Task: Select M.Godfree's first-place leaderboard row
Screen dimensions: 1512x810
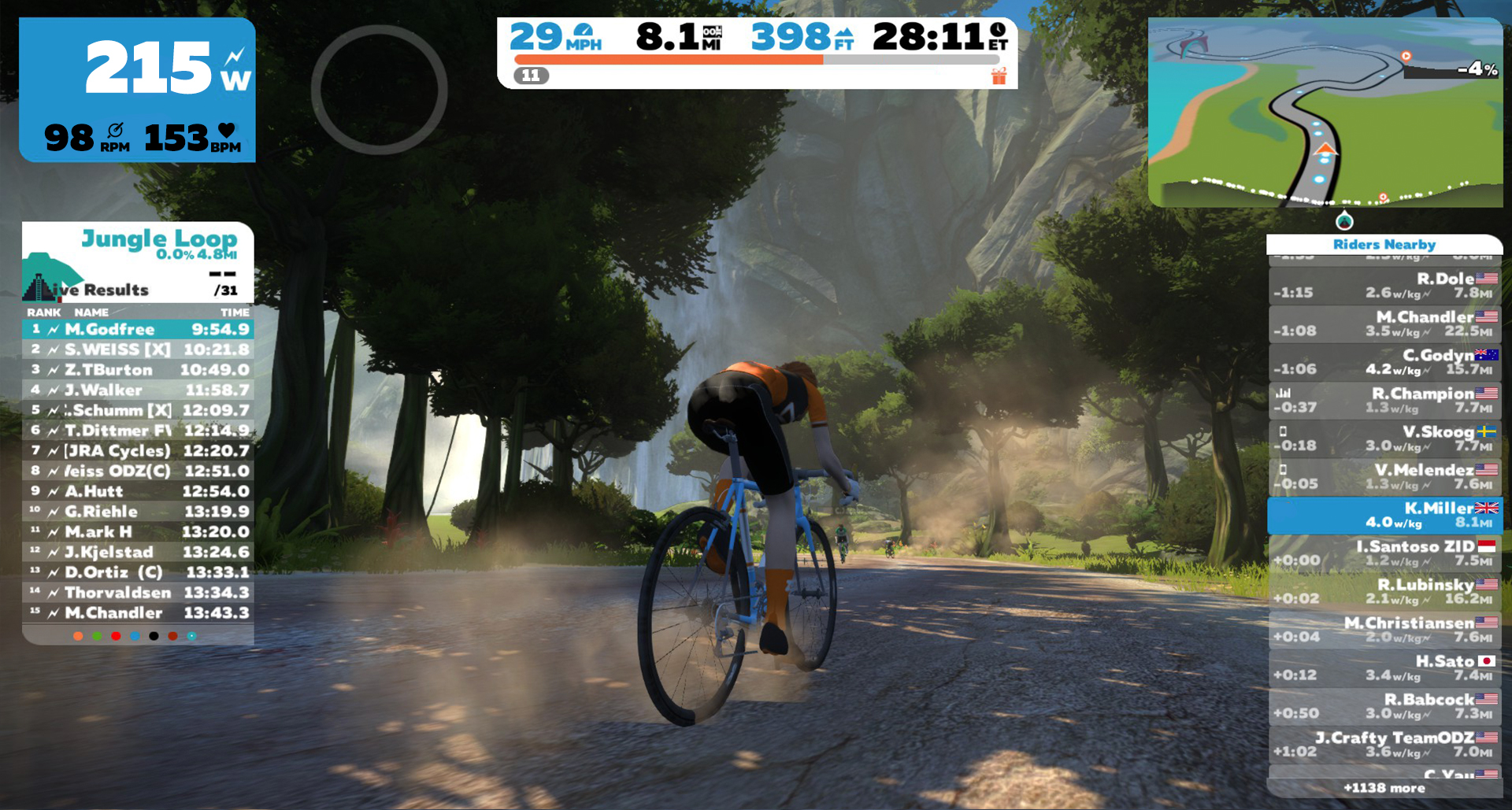Action: (x=138, y=329)
